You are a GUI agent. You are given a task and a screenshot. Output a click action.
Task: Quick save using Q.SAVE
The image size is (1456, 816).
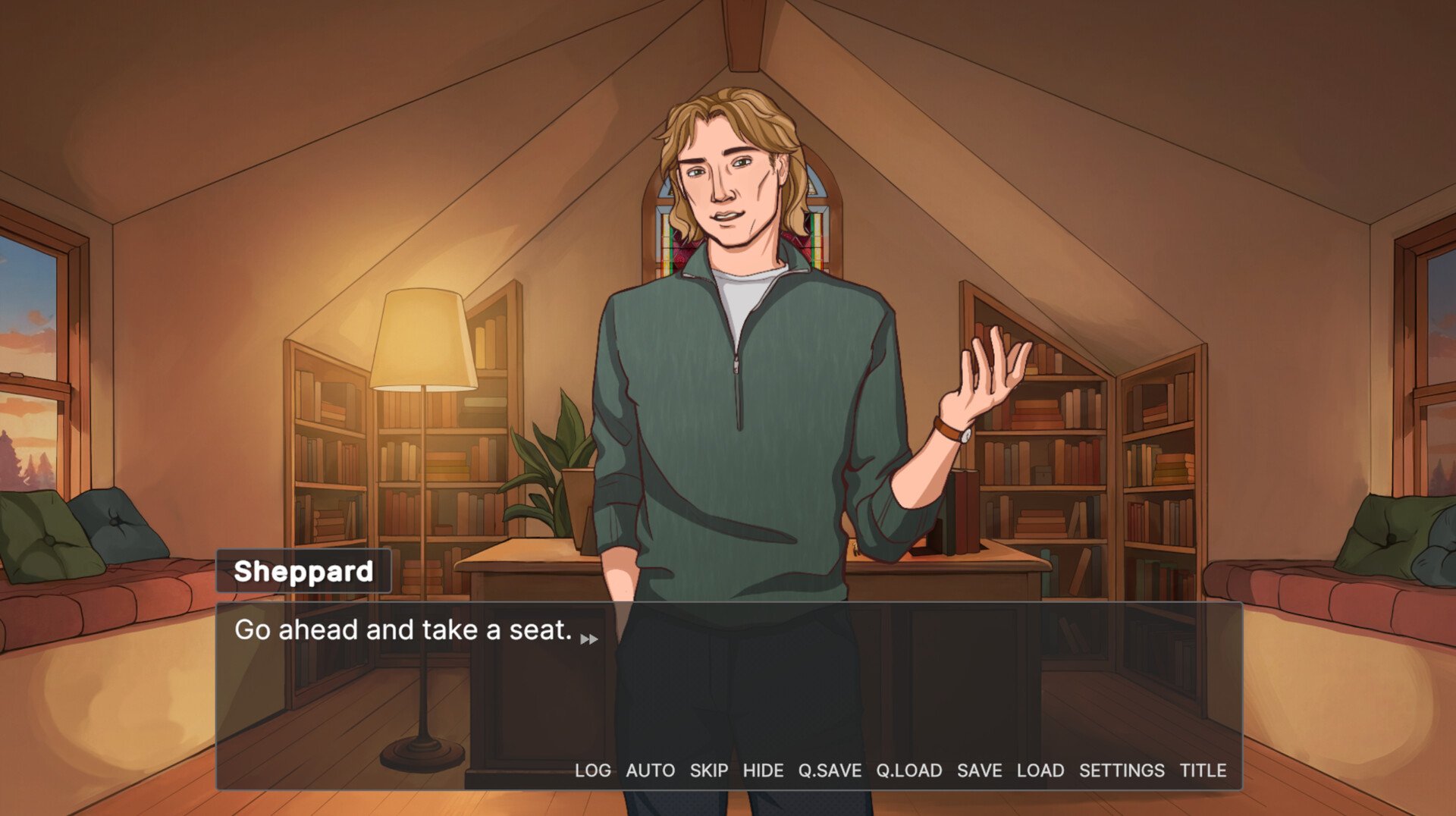pos(830,770)
